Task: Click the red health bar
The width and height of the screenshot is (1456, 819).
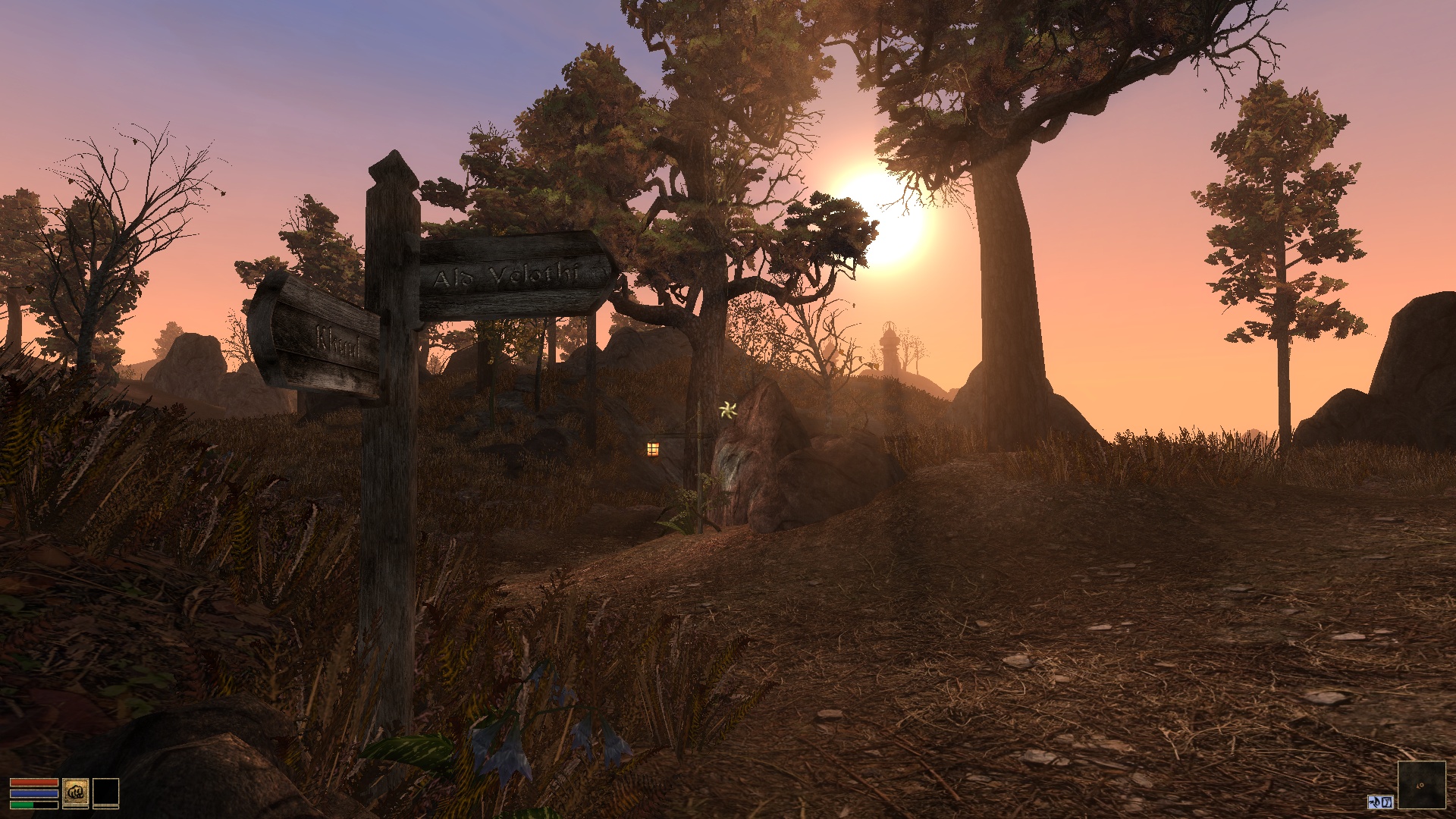Action: [34, 783]
